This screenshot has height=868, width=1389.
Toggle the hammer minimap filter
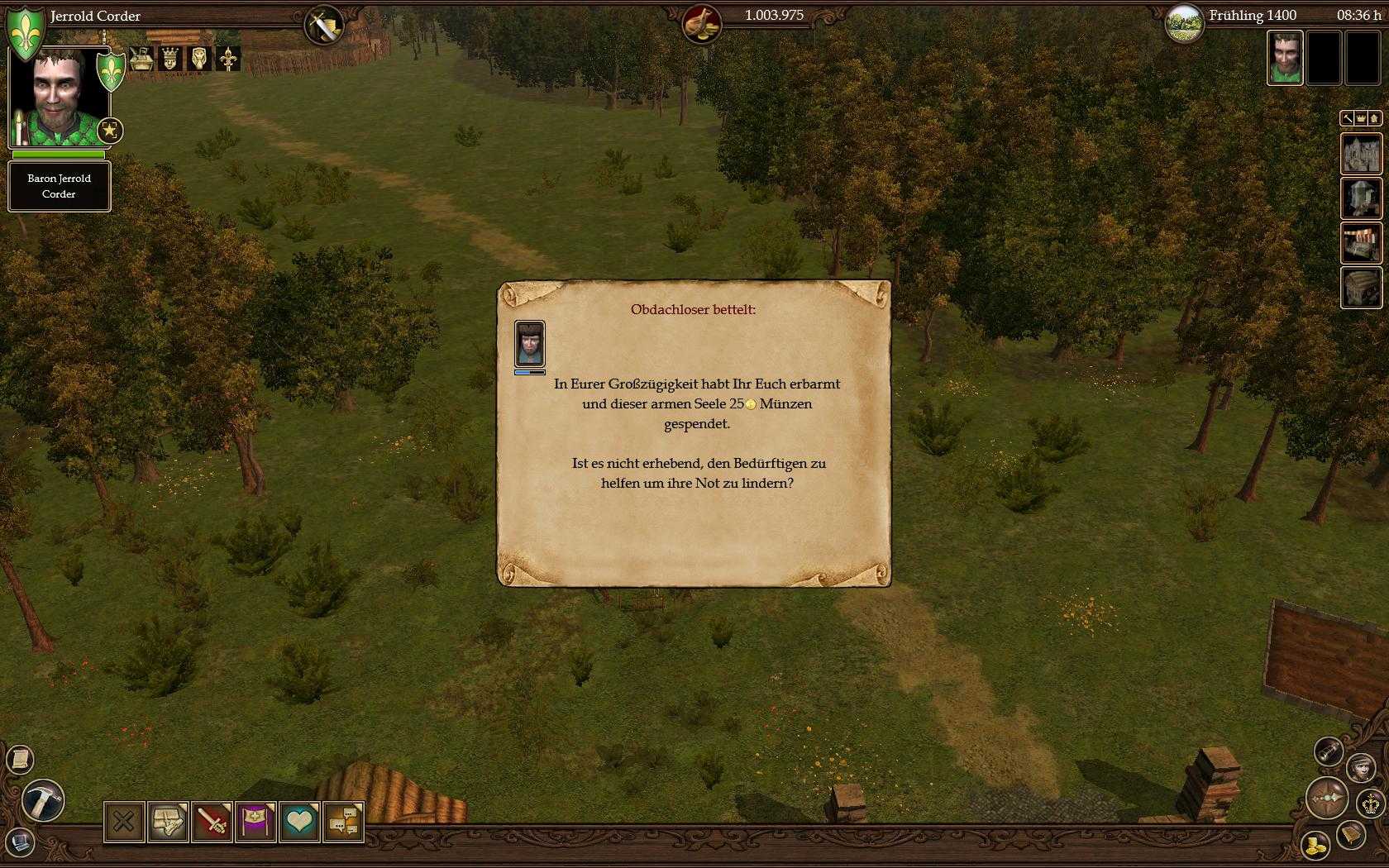pyautogui.click(x=1348, y=118)
